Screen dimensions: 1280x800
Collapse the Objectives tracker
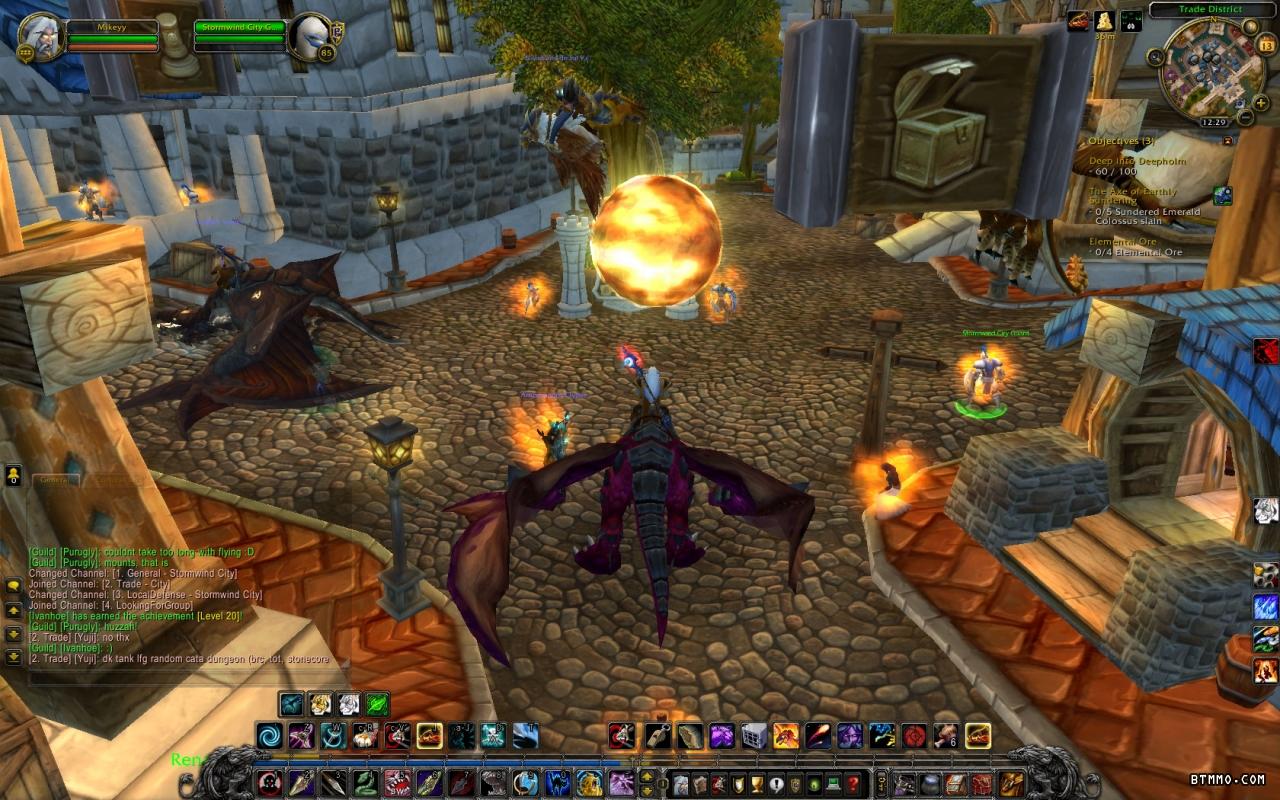tap(1228, 141)
